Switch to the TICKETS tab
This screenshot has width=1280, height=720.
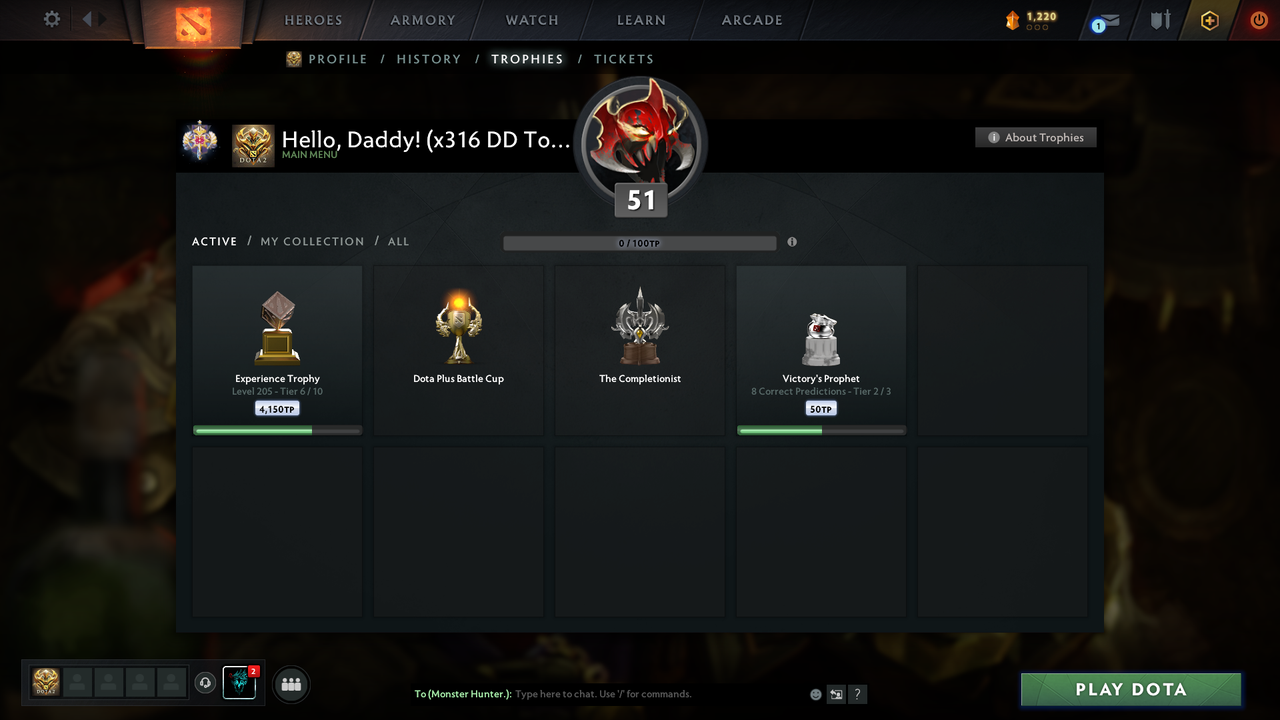coord(623,59)
